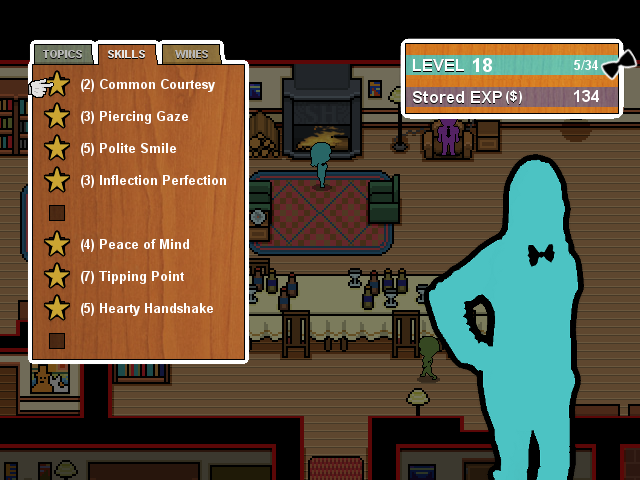The width and height of the screenshot is (640, 480).
Task: Choose the Common Courtesy skill
Action: point(156,85)
